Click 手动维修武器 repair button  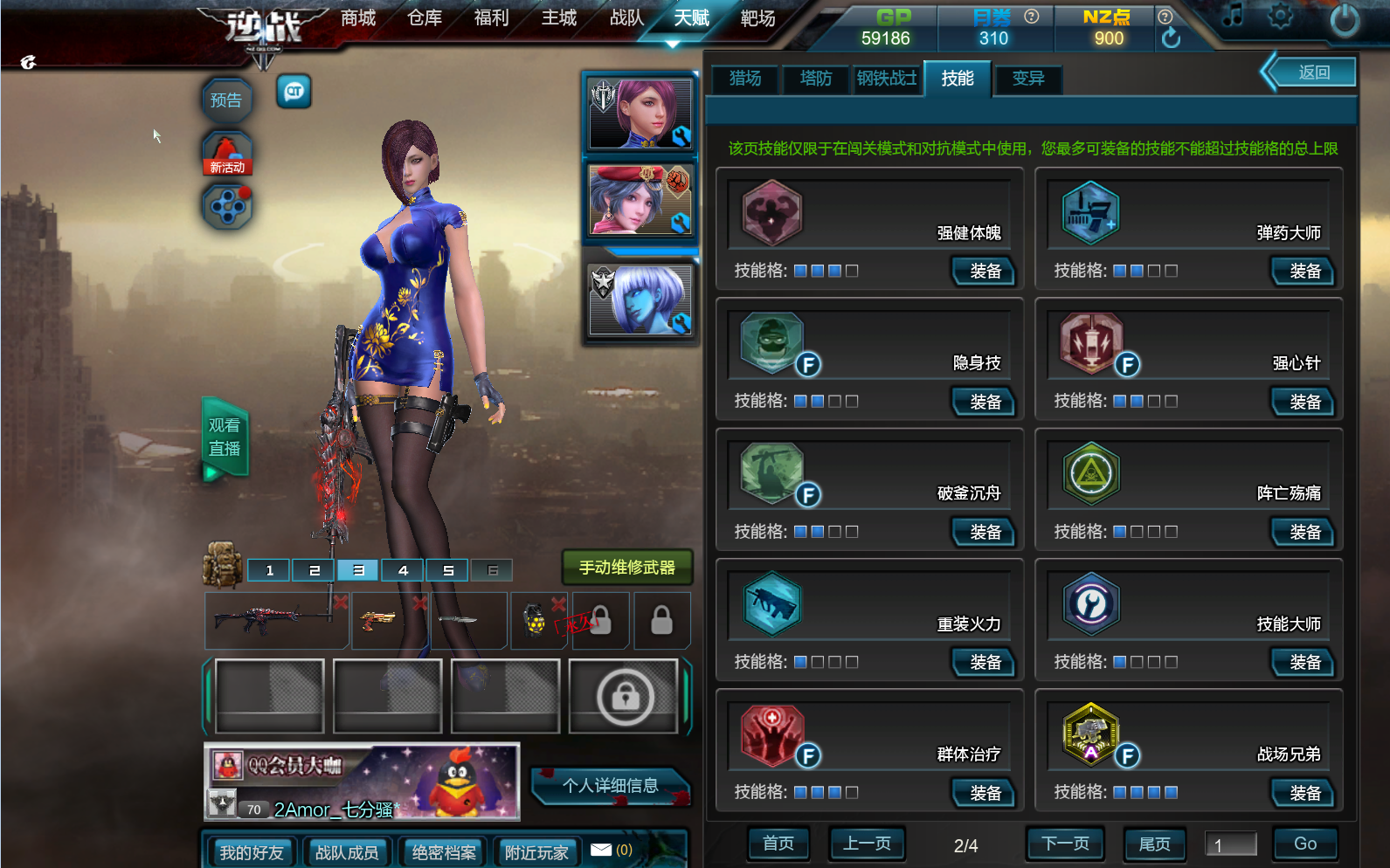pos(626,568)
